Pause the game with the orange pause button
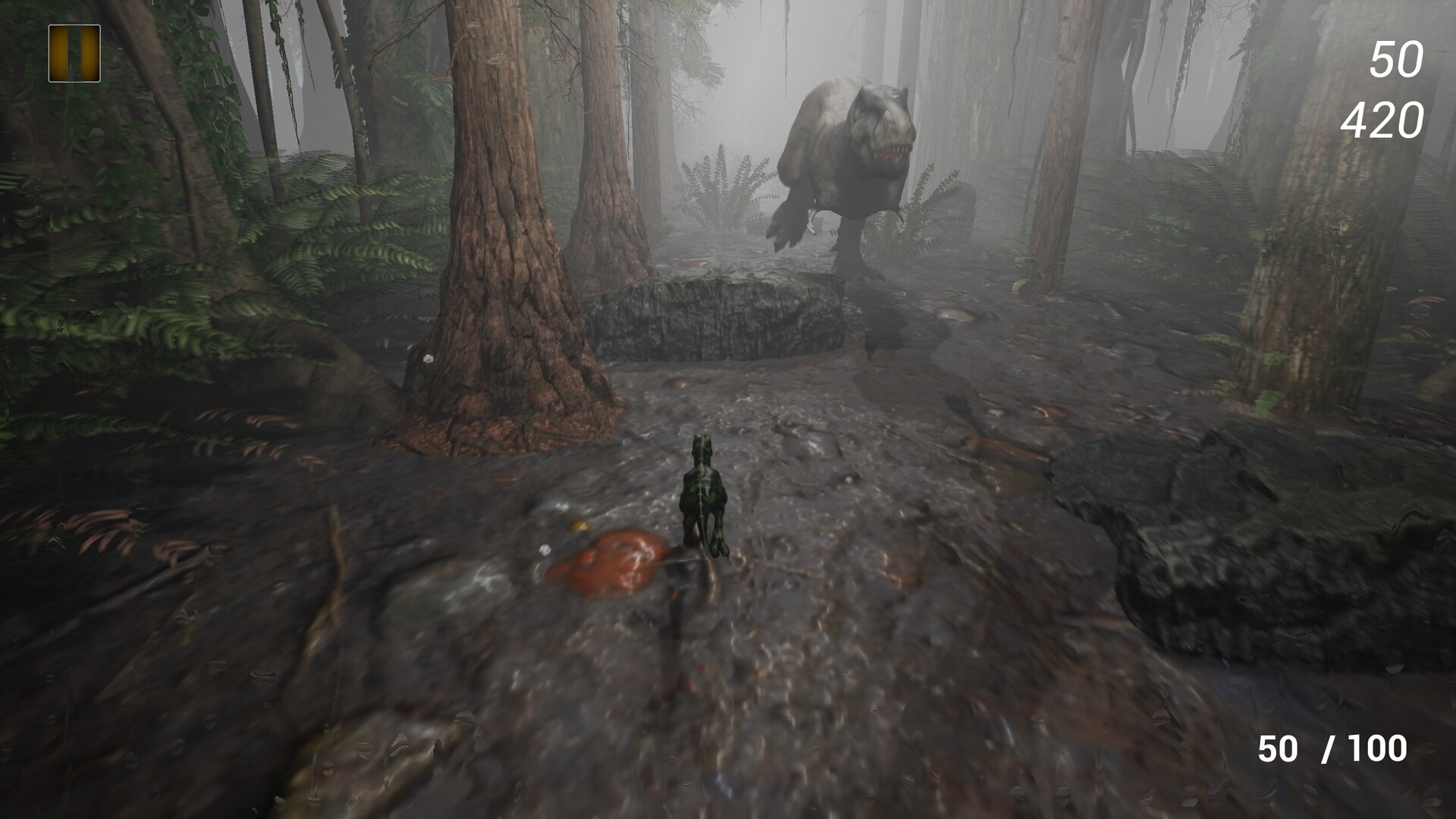Viewport: 1456px width, 819px height. [x=74, y=53]
